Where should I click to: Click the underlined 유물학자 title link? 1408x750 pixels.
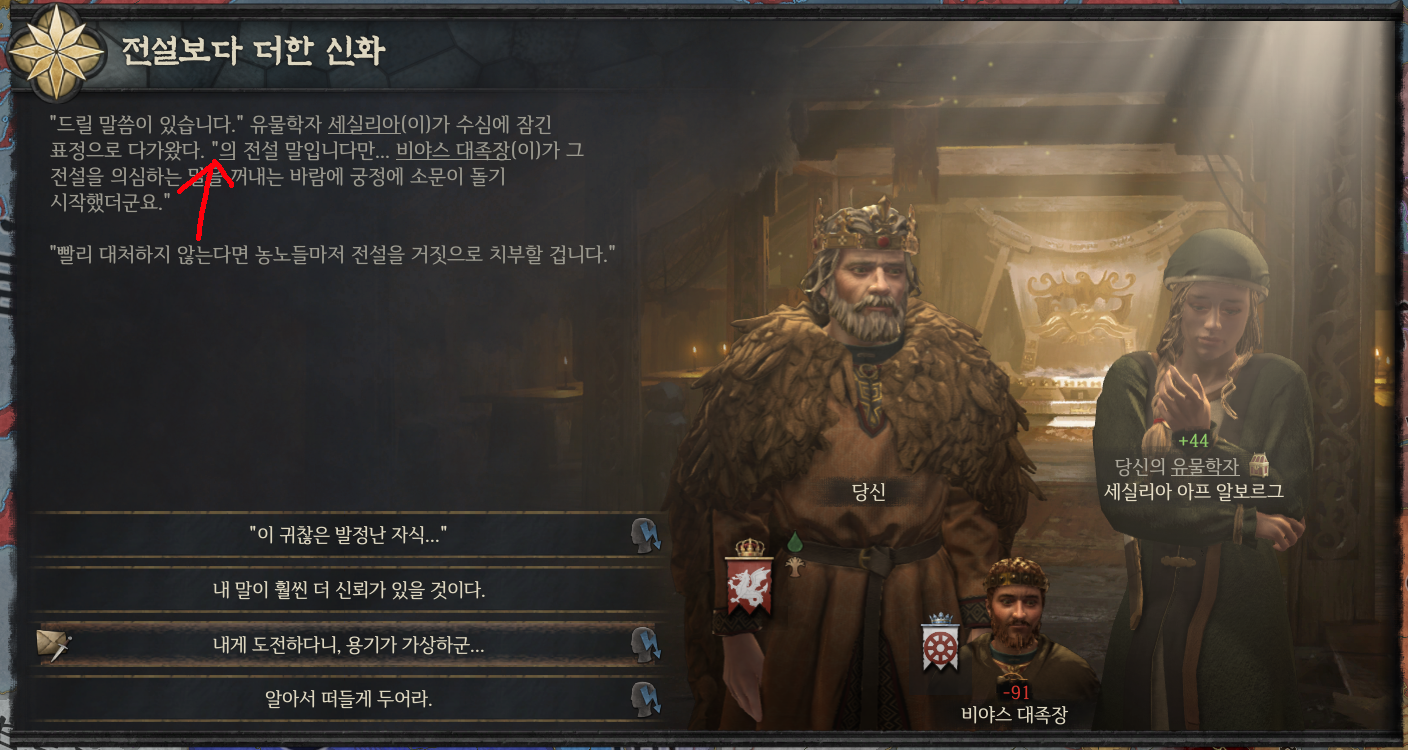pos(1203,466)
